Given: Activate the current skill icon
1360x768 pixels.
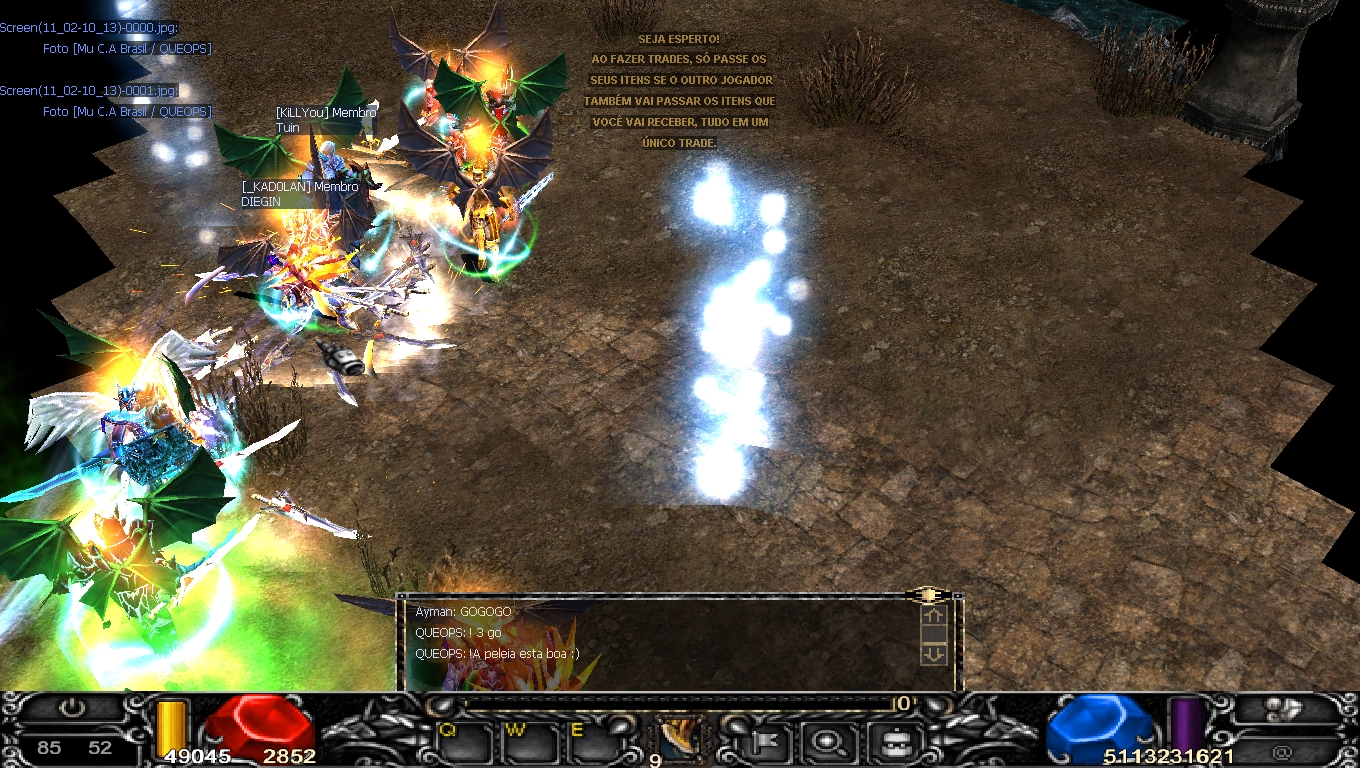Looking at the screenshot, I should point(680,738).
